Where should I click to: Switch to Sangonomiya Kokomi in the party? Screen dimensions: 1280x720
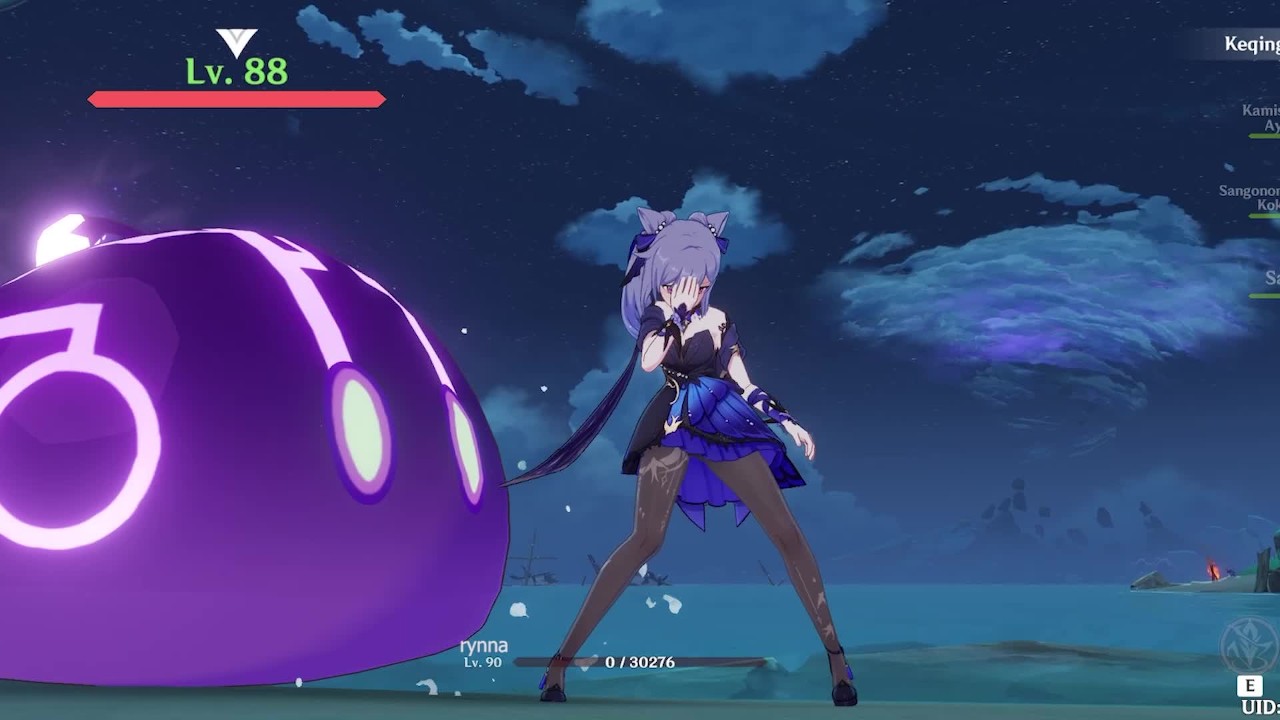[1250, 198]
